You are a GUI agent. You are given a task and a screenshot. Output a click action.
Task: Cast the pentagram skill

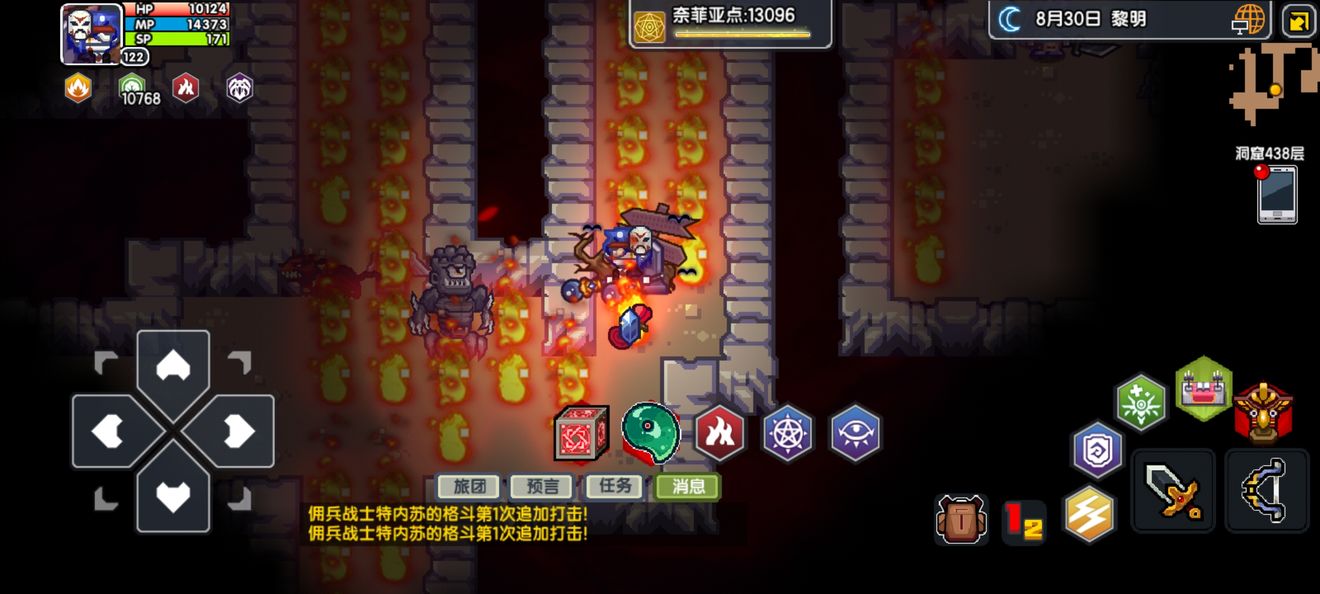[x=788, y=433]
